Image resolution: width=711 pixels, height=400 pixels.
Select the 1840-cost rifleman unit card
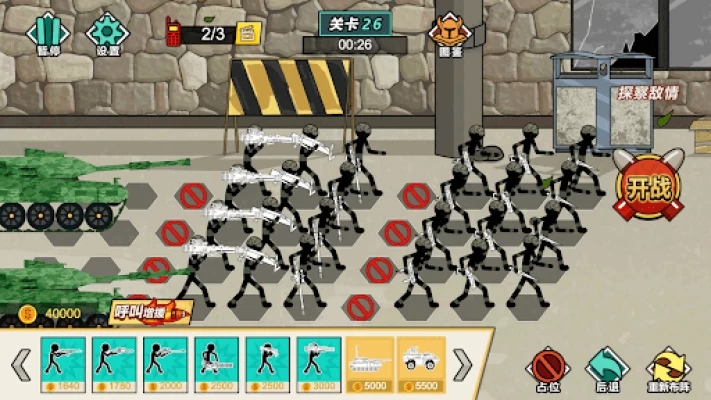click(63, 362)
